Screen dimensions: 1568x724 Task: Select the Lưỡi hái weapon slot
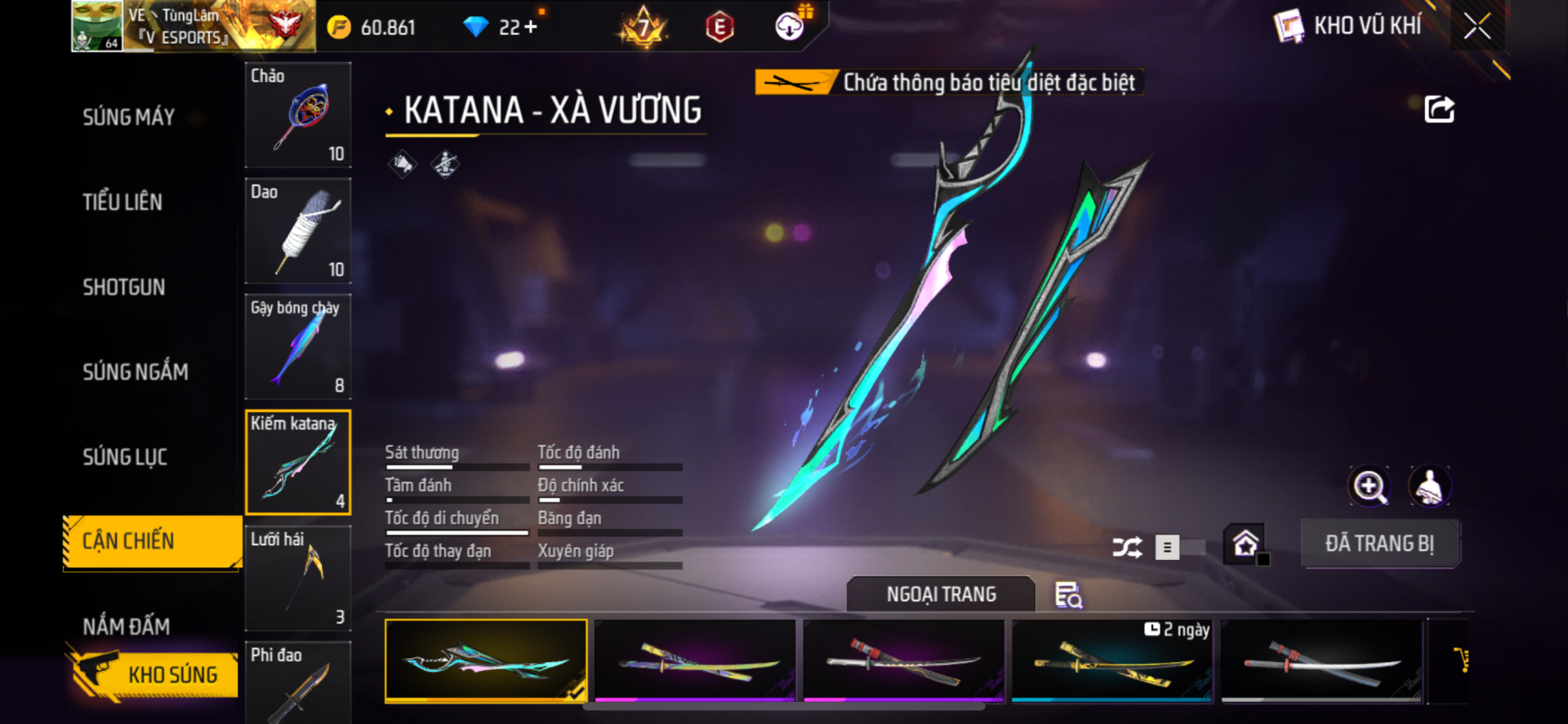(298, 578)
